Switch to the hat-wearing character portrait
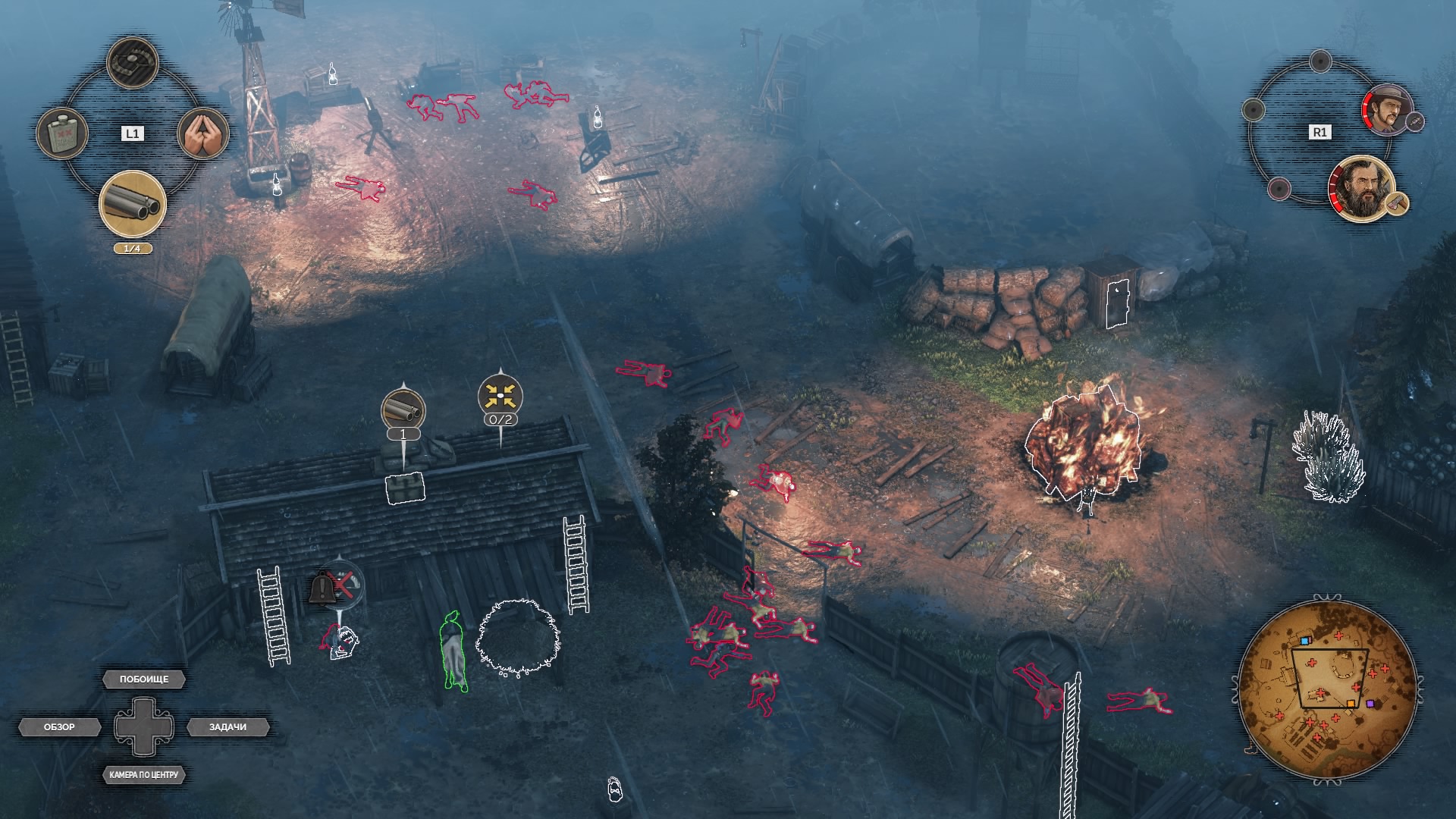Viewport: 1456px width, 819px height. coord(1388,109)
